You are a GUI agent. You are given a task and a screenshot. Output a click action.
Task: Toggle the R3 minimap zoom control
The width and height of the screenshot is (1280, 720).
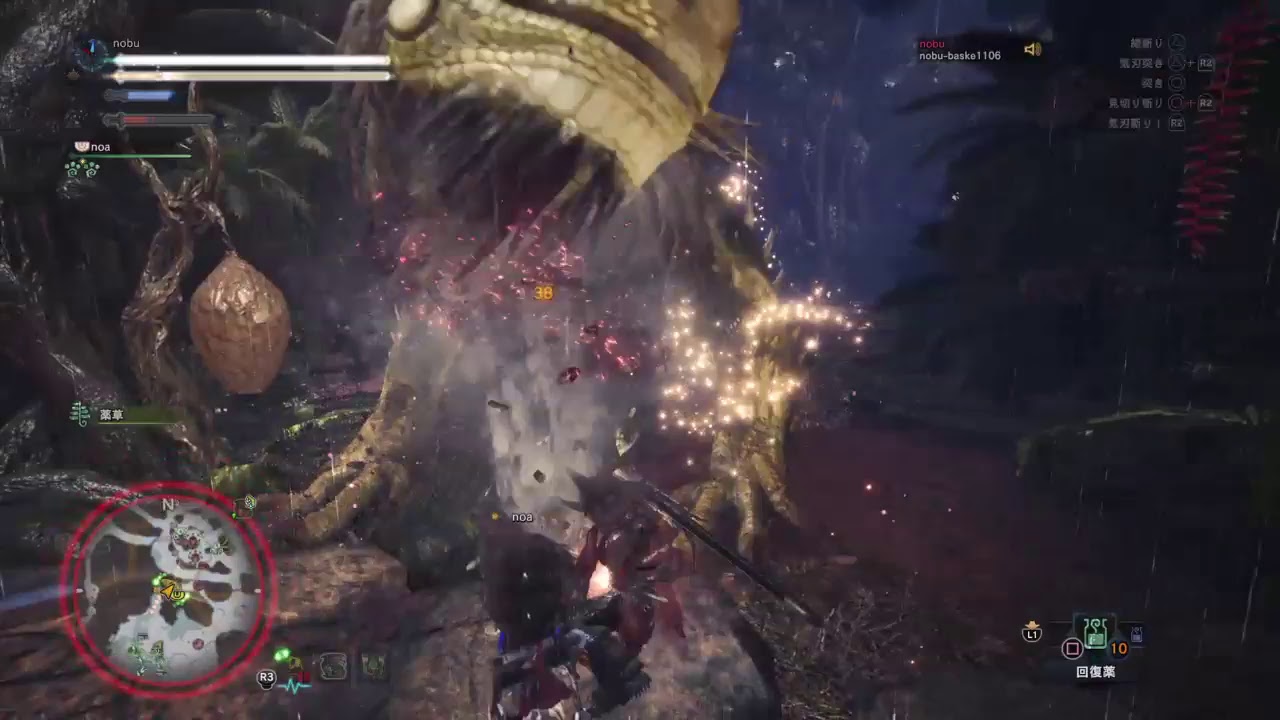pos(266,677)
